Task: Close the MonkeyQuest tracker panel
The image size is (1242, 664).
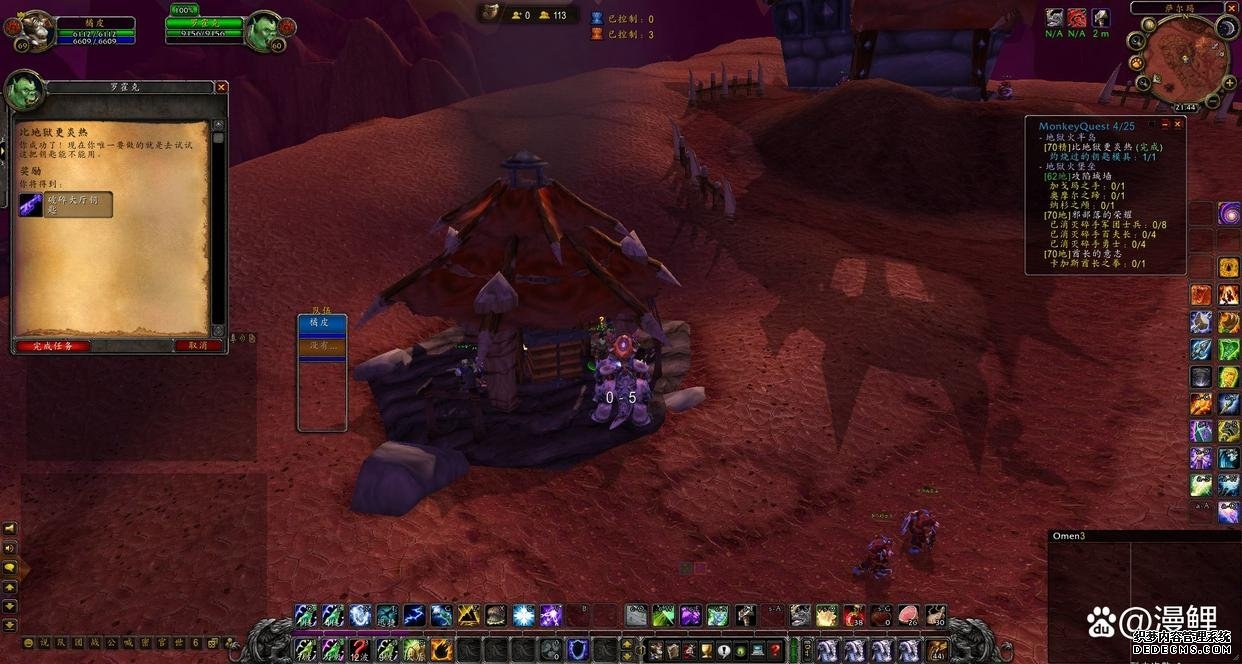Action: click(x=1178, y=125)
